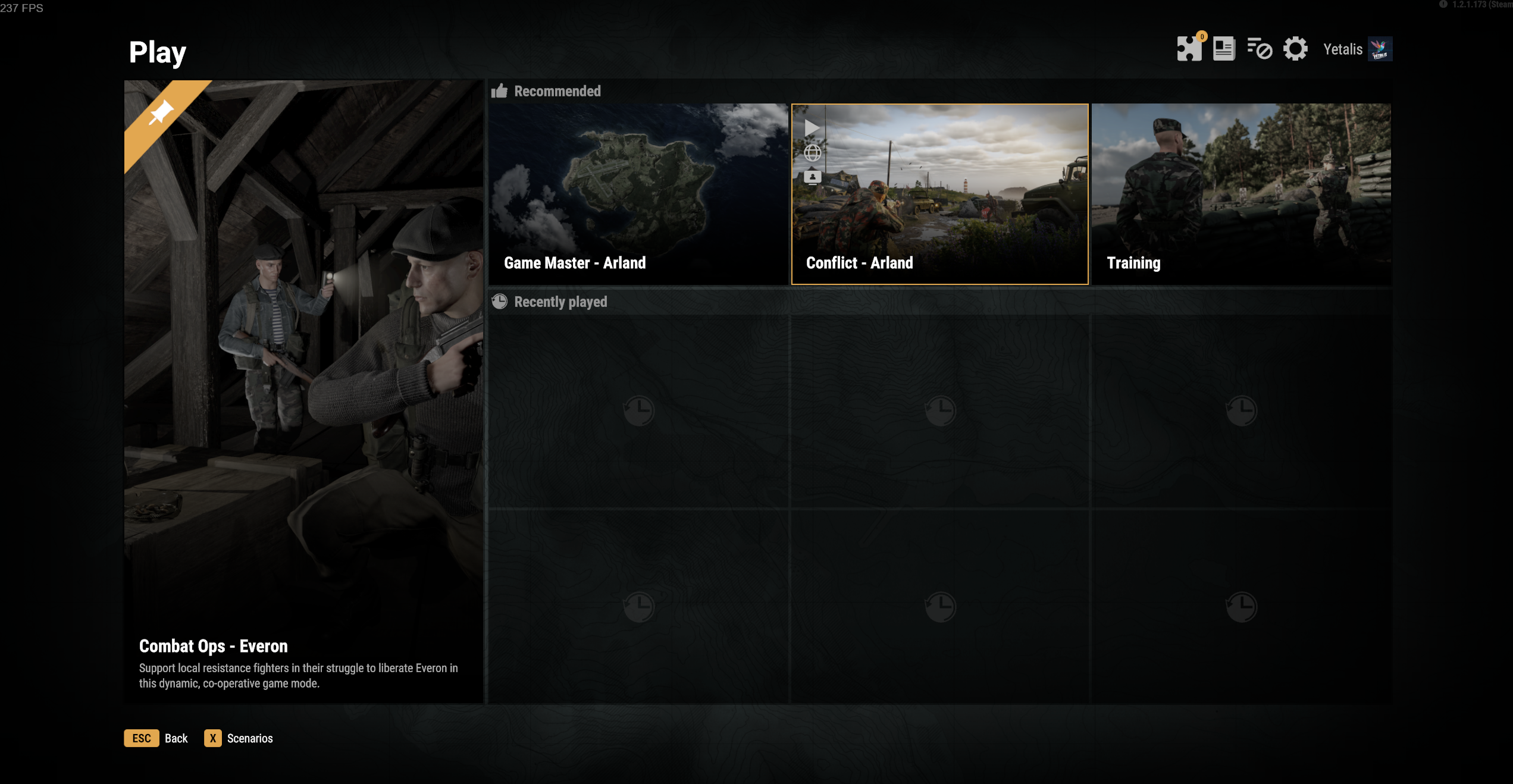Image resolution: width=1513 pixels, height=784 pixels.
Task: Open settings with the gear icon
Action: (1295, 49)
